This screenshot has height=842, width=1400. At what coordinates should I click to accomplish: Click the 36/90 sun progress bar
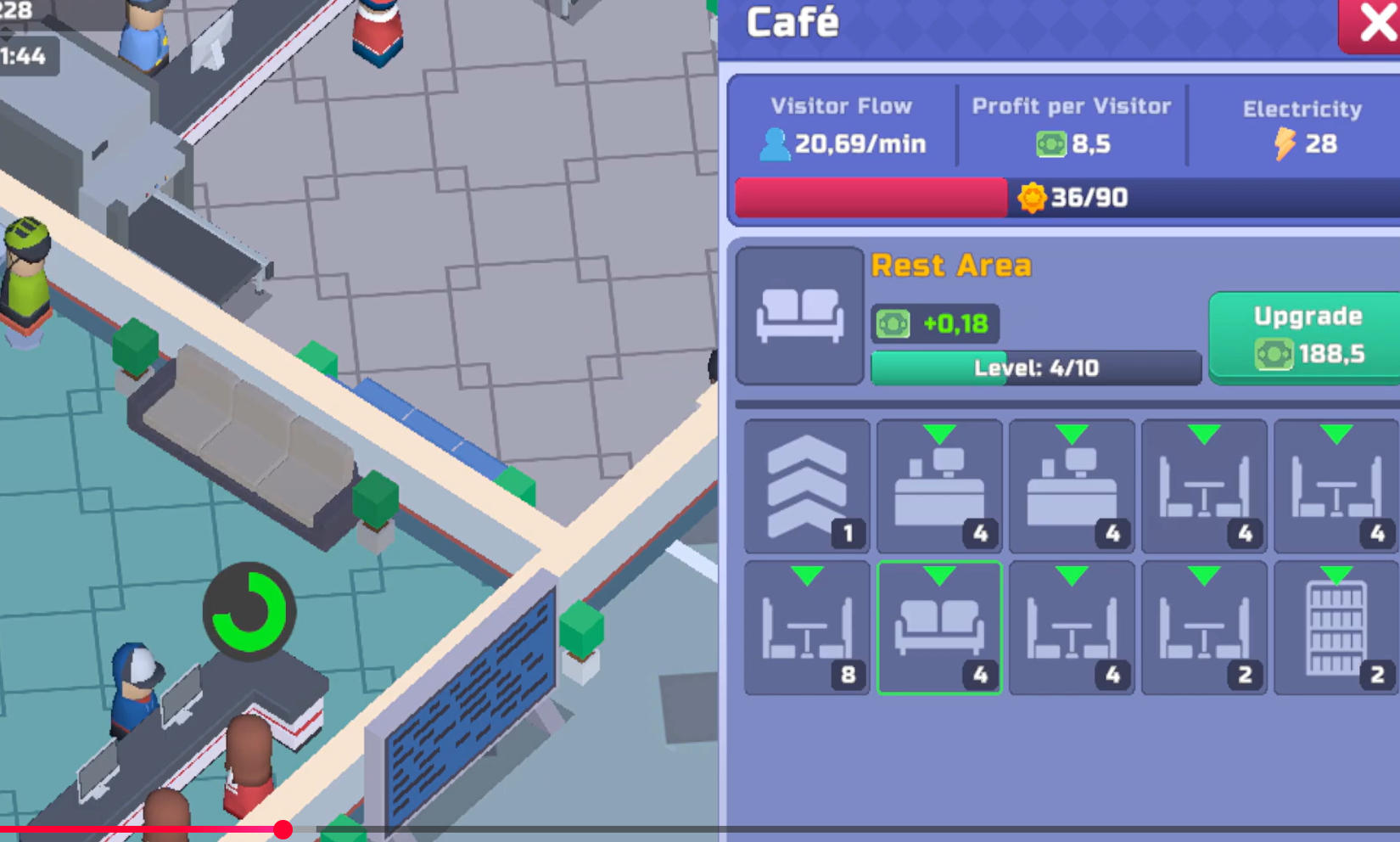coord(1063,198)
